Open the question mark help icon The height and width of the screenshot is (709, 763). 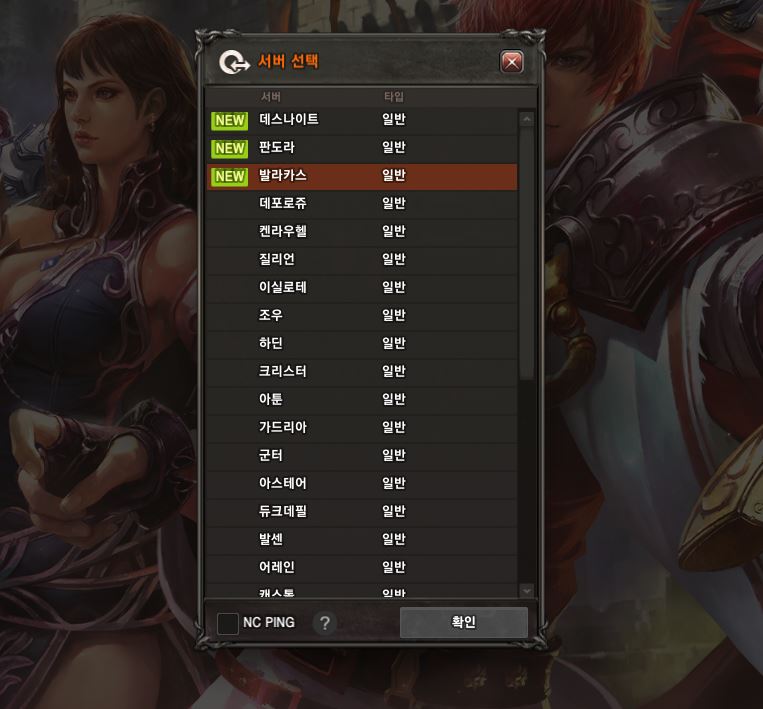pos(324,623)
